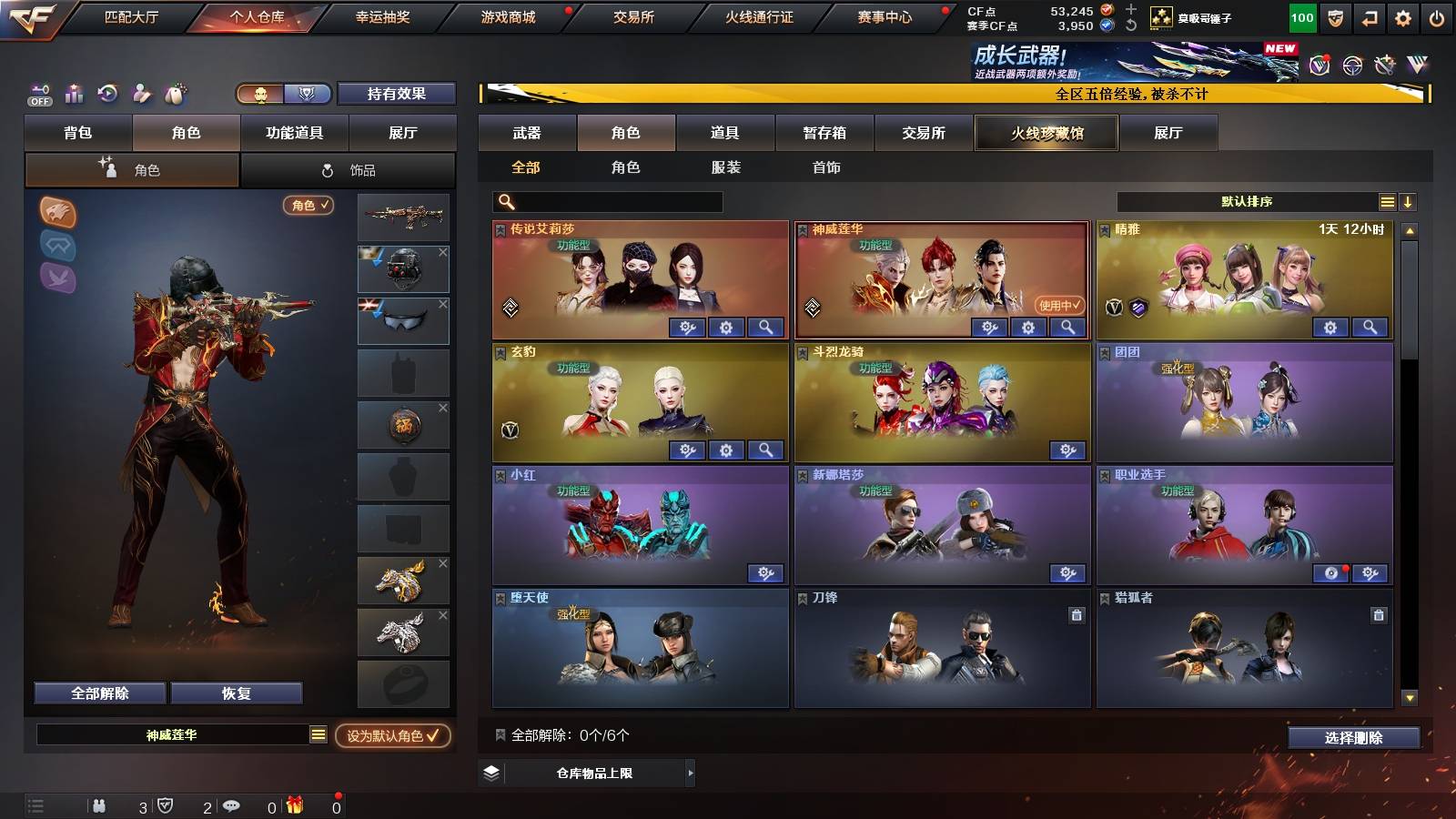Click the 持有效果 panel button

click(397, 94)
